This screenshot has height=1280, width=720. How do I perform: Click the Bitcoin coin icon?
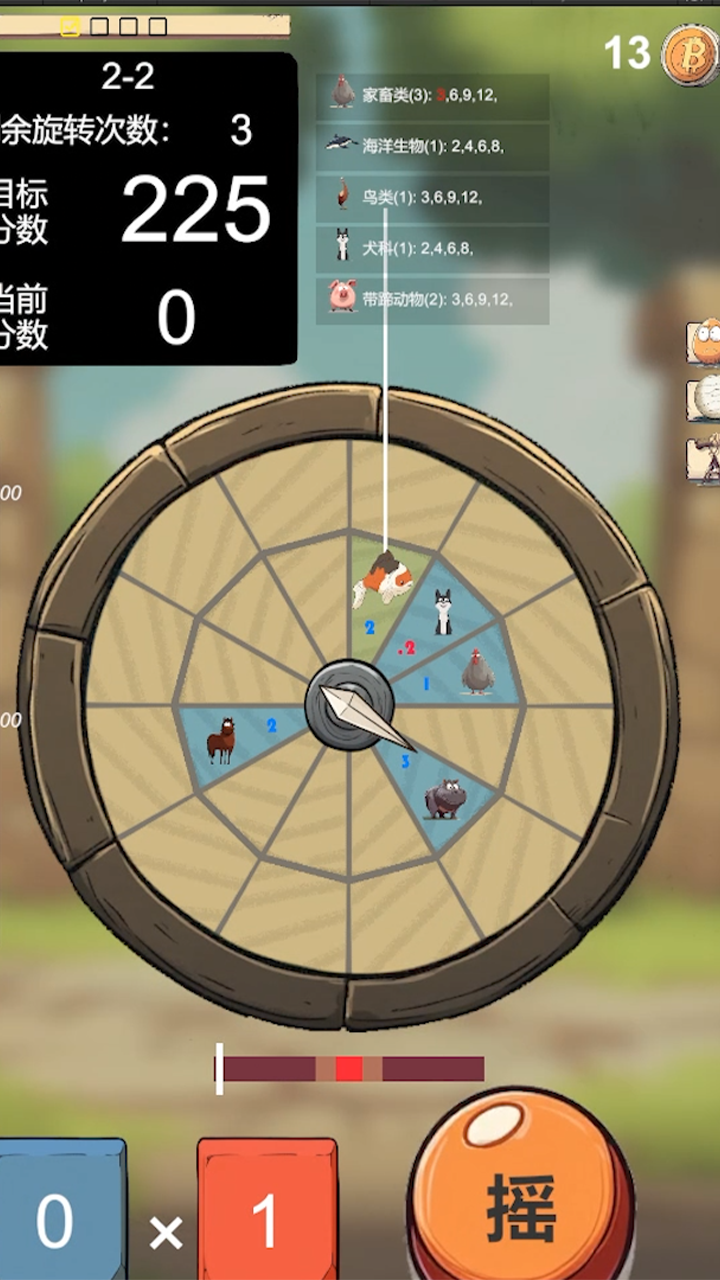point(690,55)
